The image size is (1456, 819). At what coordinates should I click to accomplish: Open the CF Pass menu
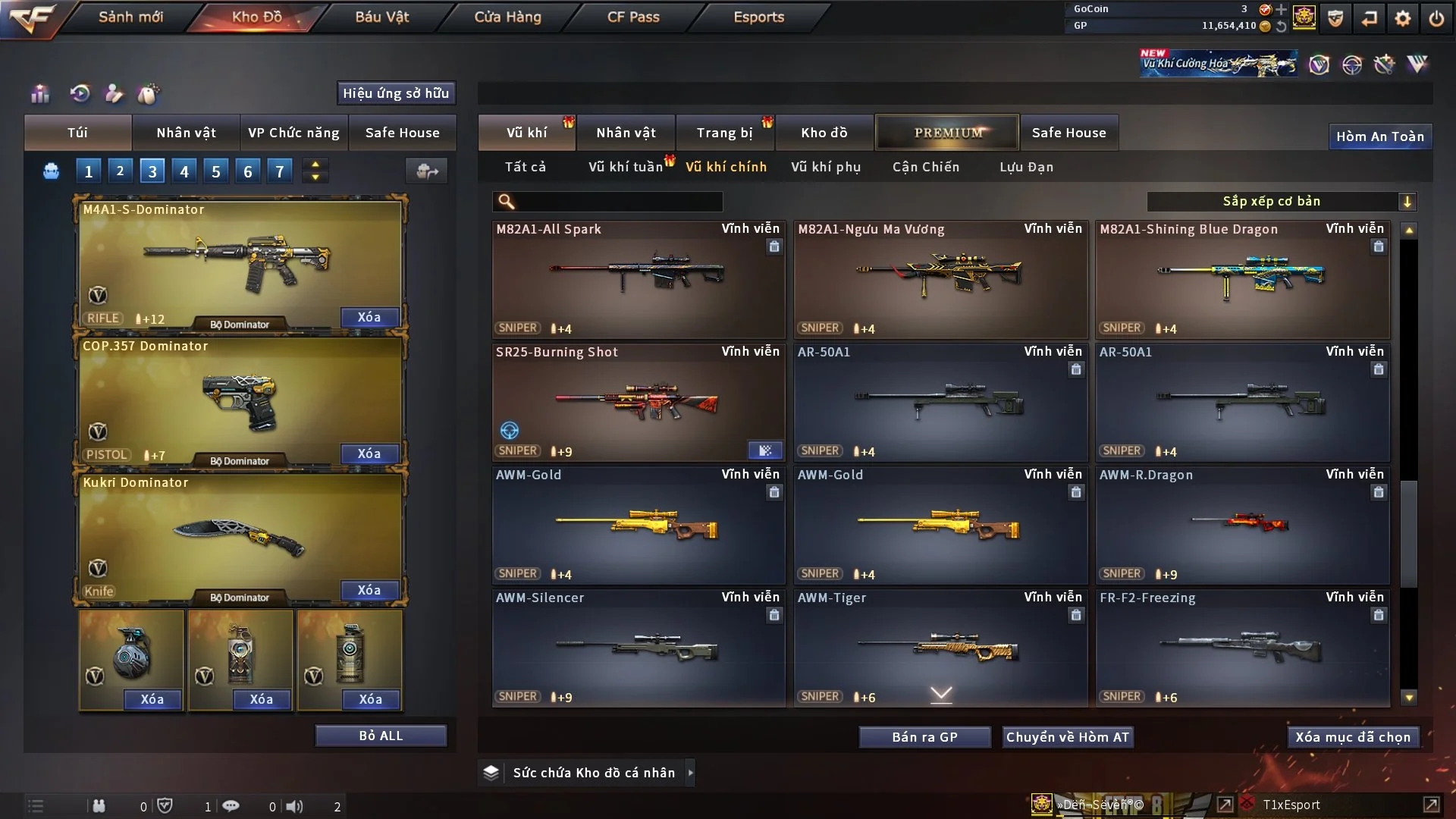[x=633, y=17]
